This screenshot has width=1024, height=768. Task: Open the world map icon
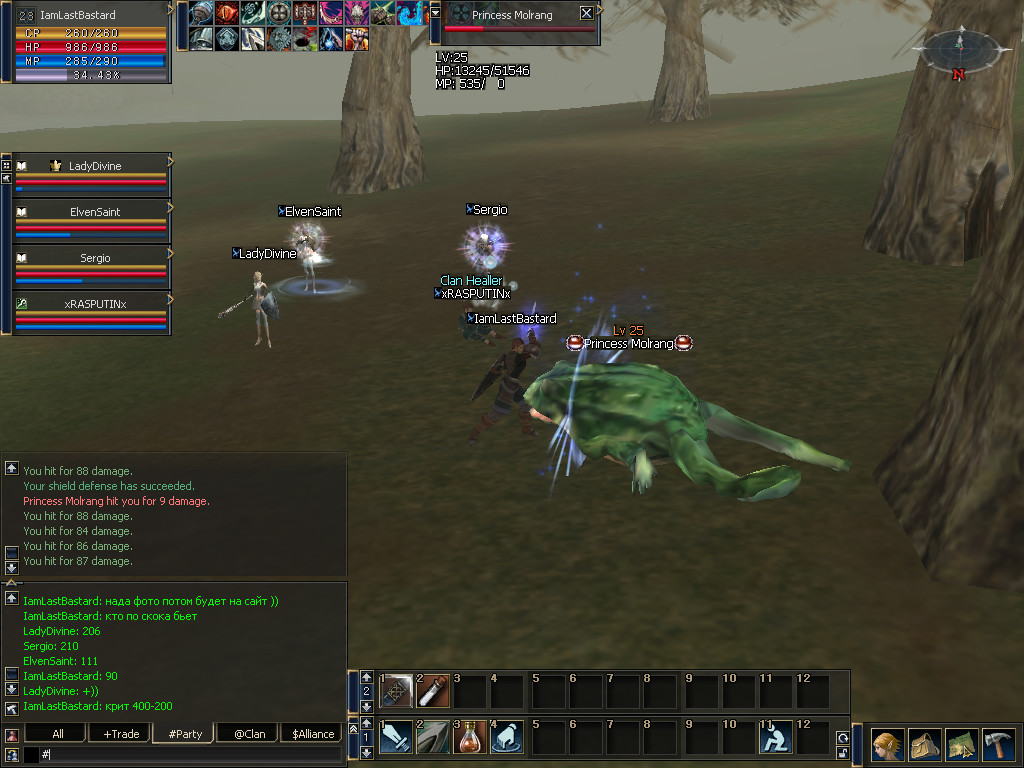tap(961, 745)
